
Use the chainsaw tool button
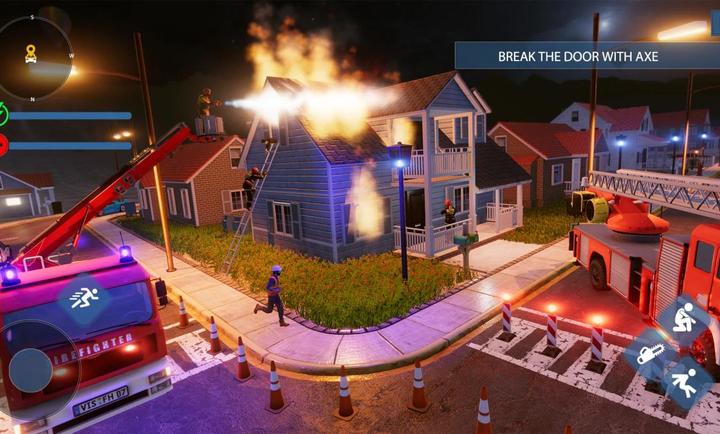click(649, 353)
